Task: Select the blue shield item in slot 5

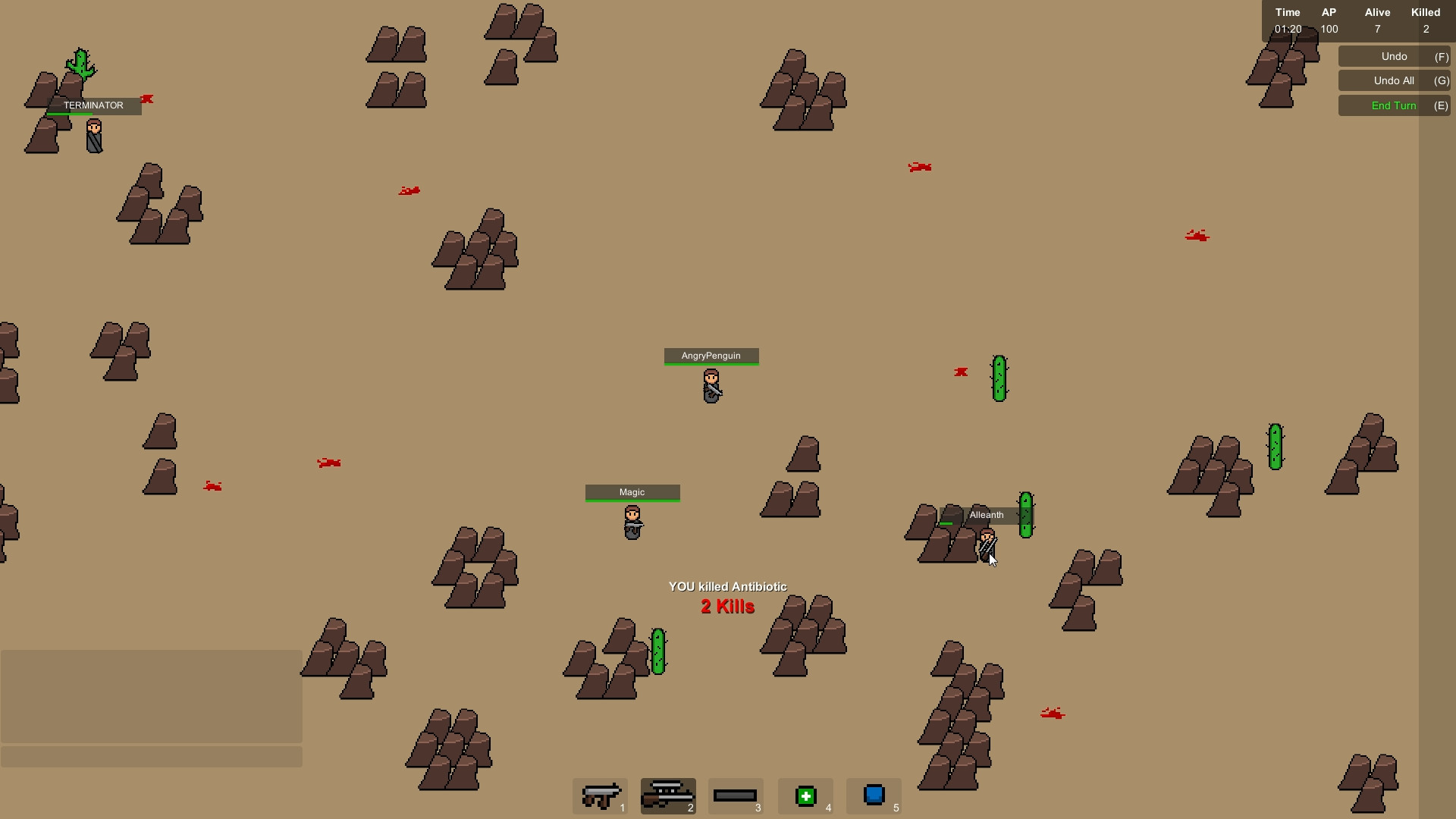Action: 874,795
